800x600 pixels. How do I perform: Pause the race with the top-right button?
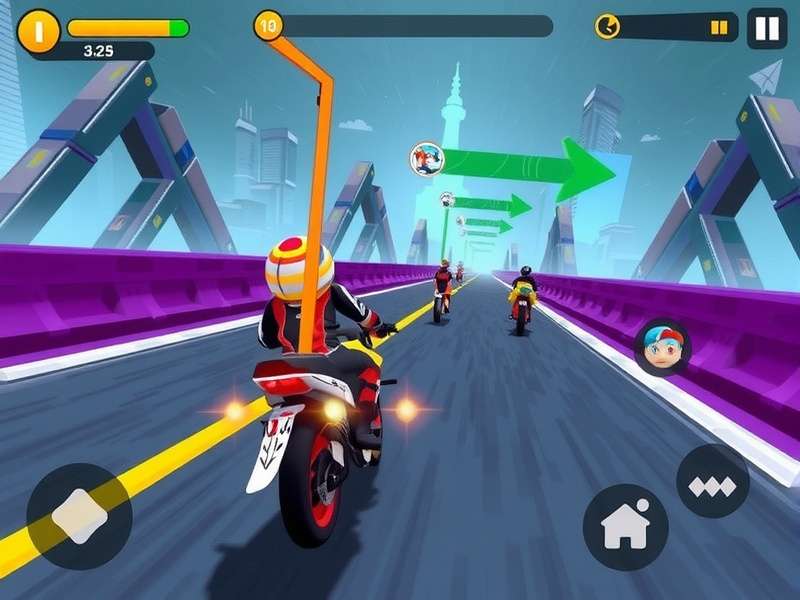[x=766, y=28]
